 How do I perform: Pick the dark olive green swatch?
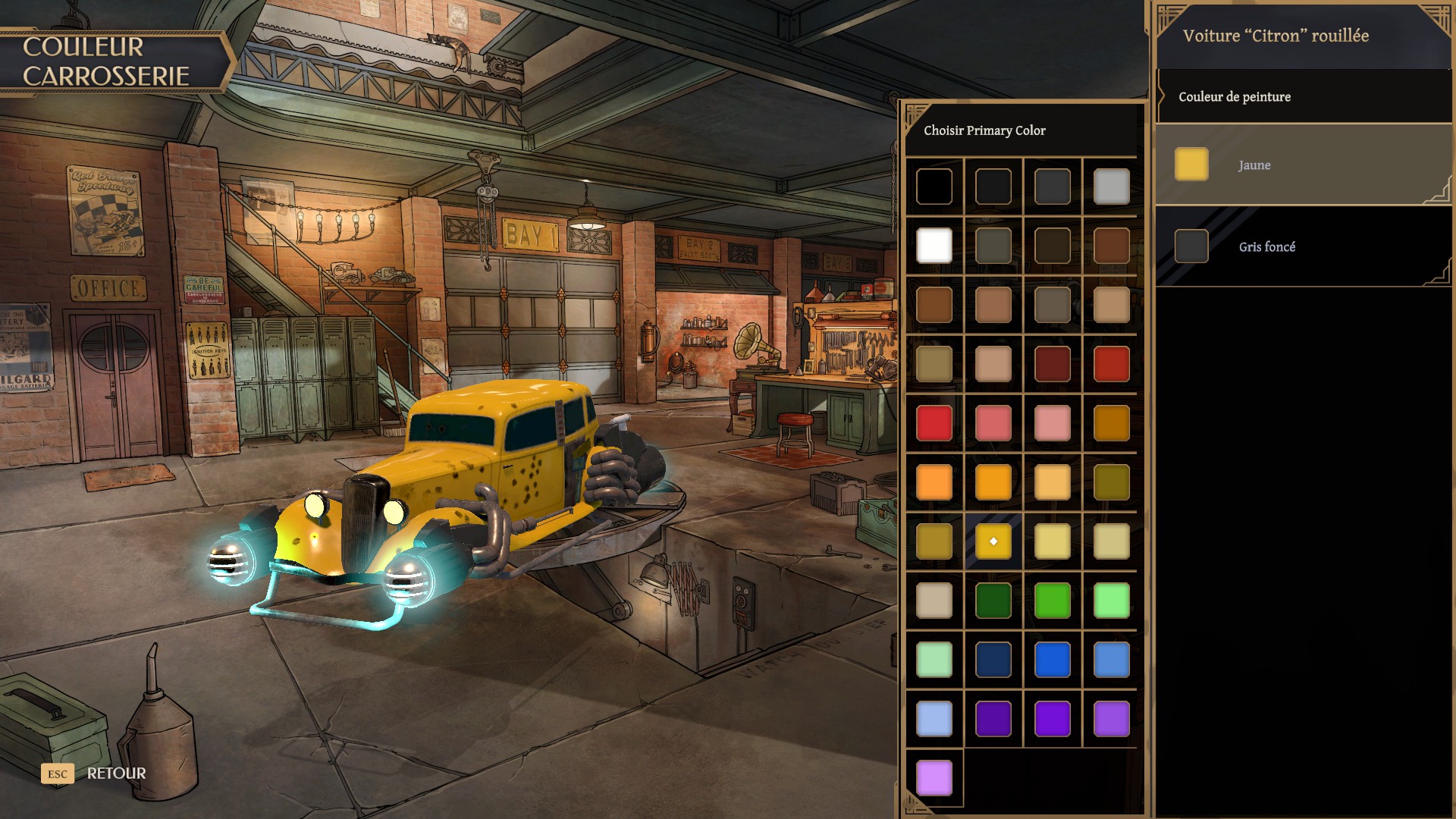pyautogui.click(x=1112, y=482)
